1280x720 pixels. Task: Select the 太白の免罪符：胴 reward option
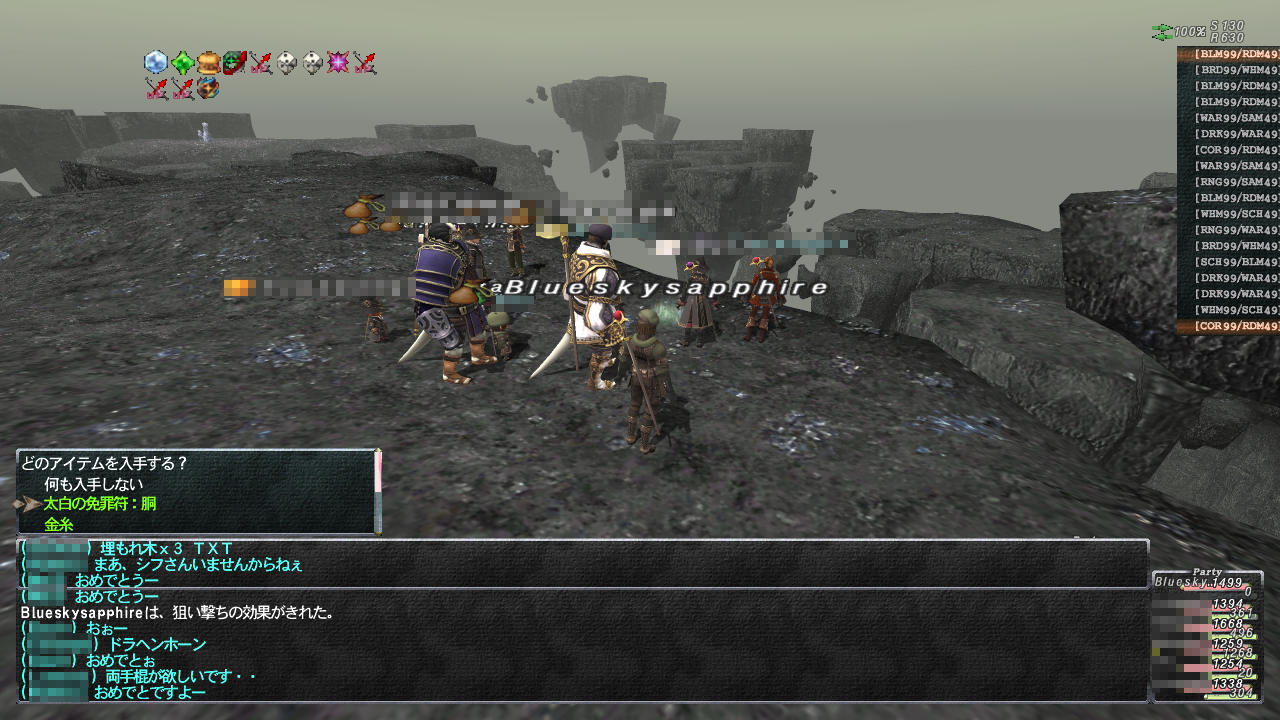(x=100, y=504)
